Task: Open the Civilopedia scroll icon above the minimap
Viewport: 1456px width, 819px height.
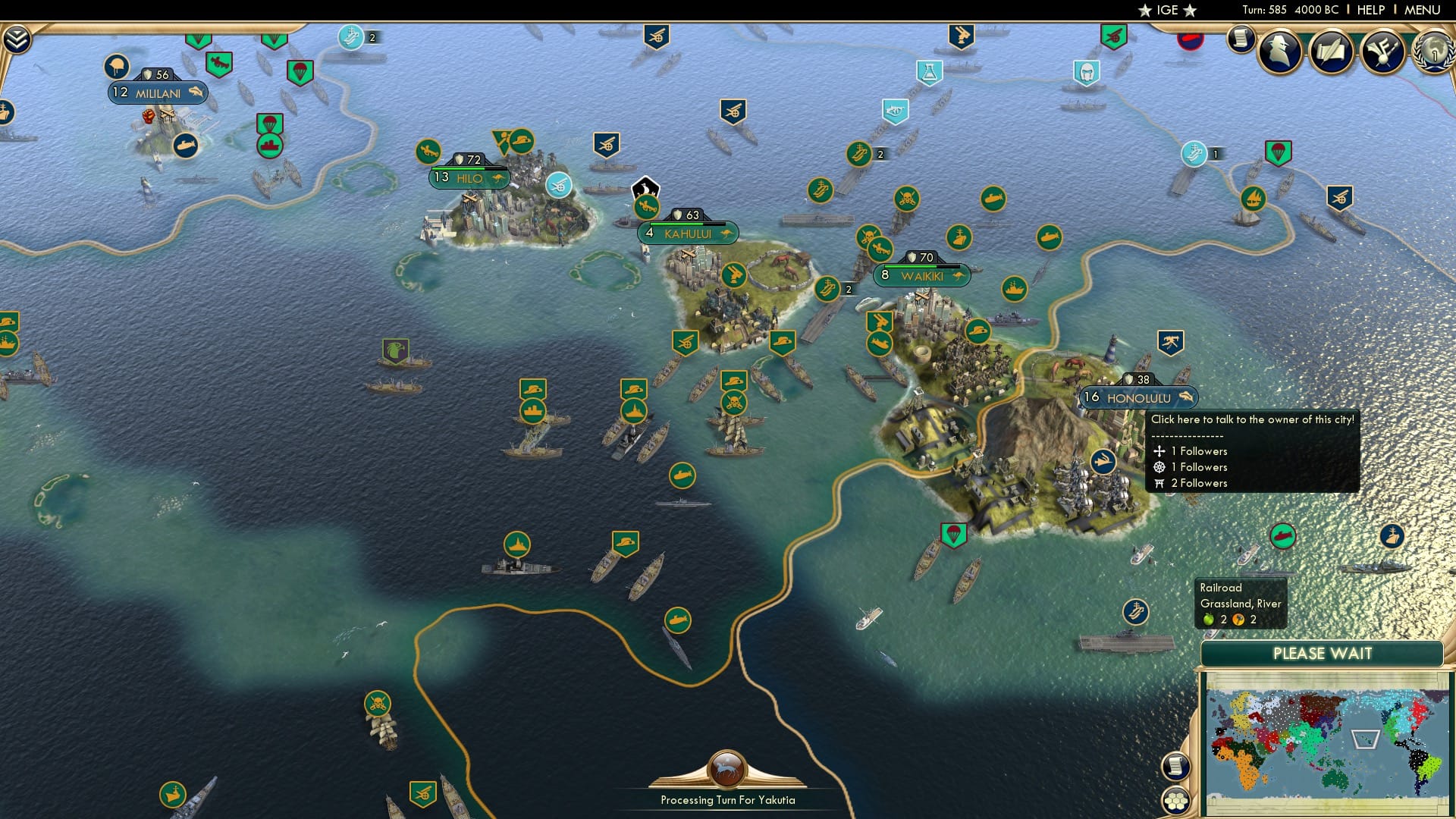Action: click(x=1175, y=767)
